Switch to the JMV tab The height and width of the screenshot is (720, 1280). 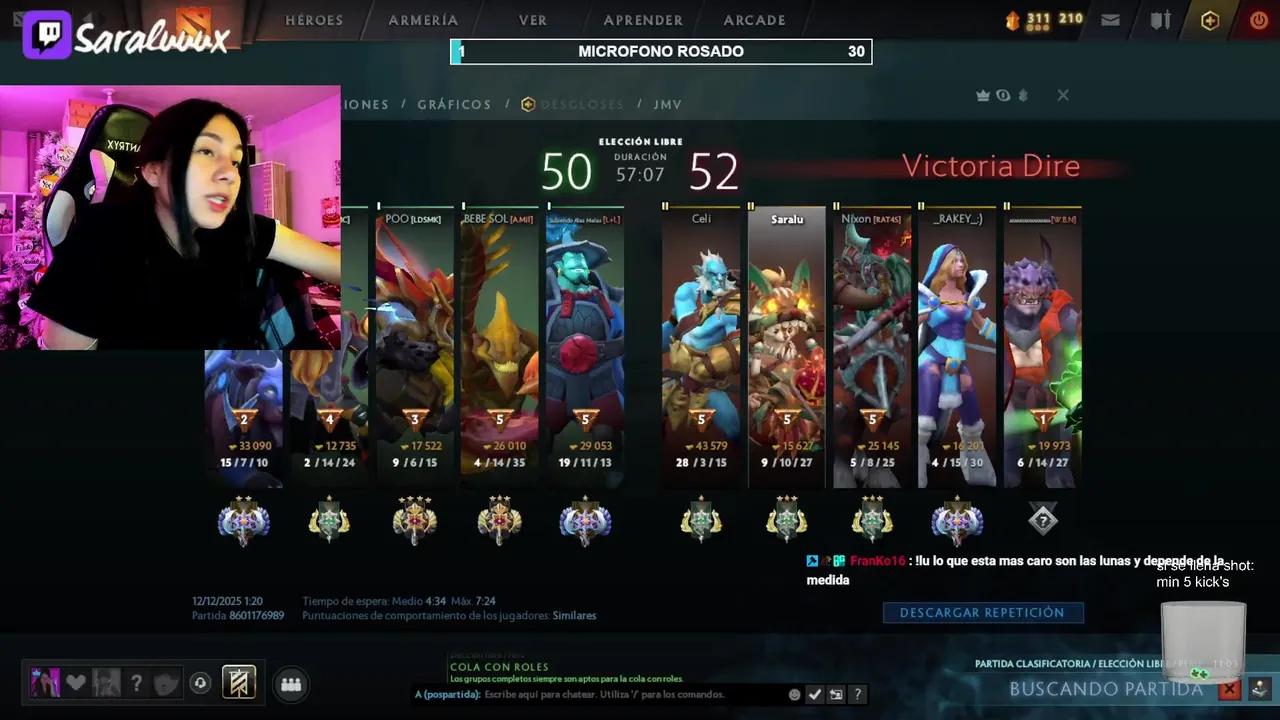coord(667,104)
